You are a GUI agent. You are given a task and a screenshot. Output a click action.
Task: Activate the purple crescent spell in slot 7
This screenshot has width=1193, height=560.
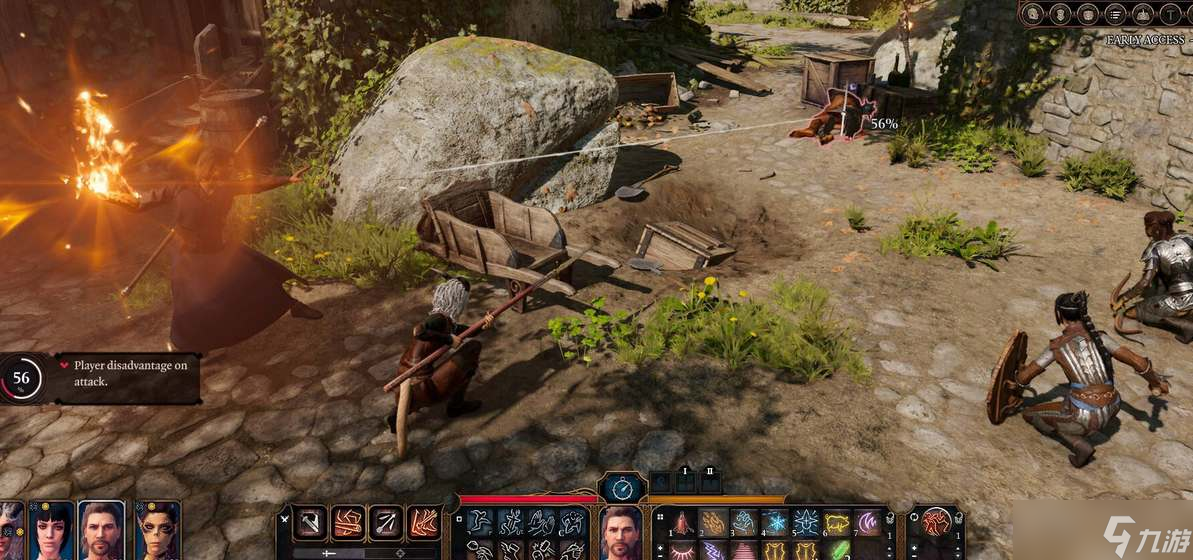point(866,523)
